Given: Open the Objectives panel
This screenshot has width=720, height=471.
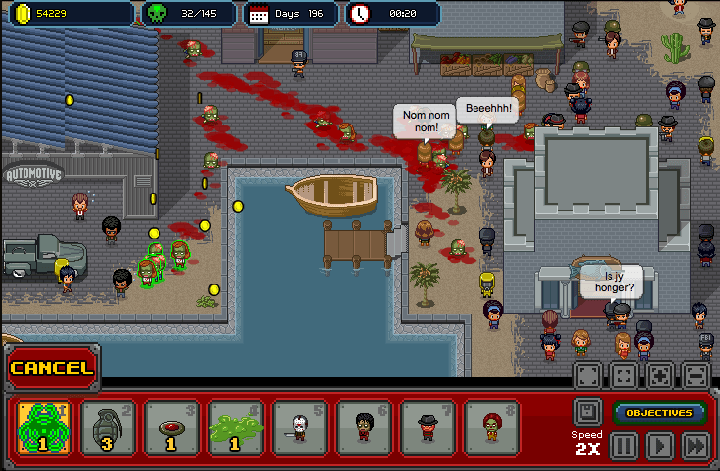Looking at the screenshot, I should tap(659, 412).
